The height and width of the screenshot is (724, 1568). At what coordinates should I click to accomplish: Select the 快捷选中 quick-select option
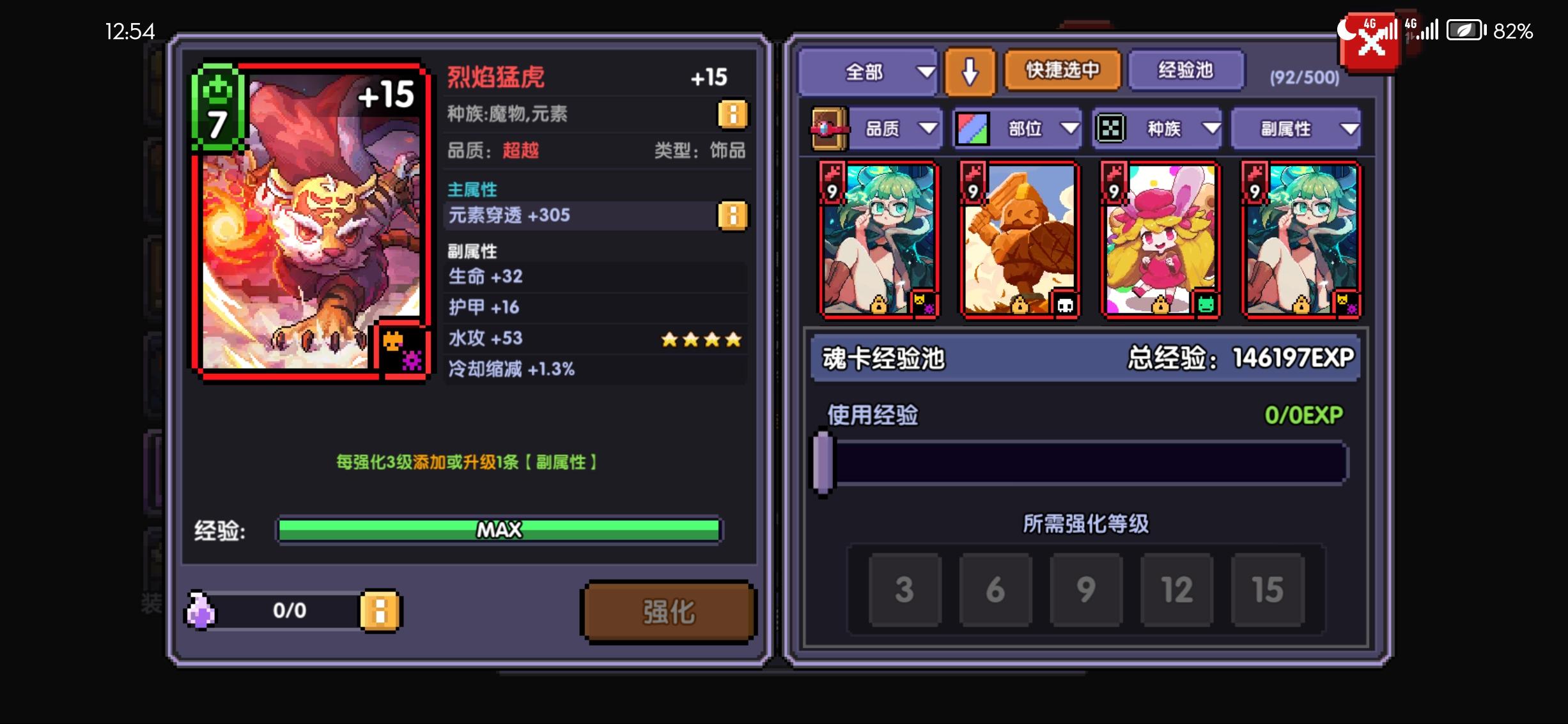pyautogui.click(x=1062, y=72)
